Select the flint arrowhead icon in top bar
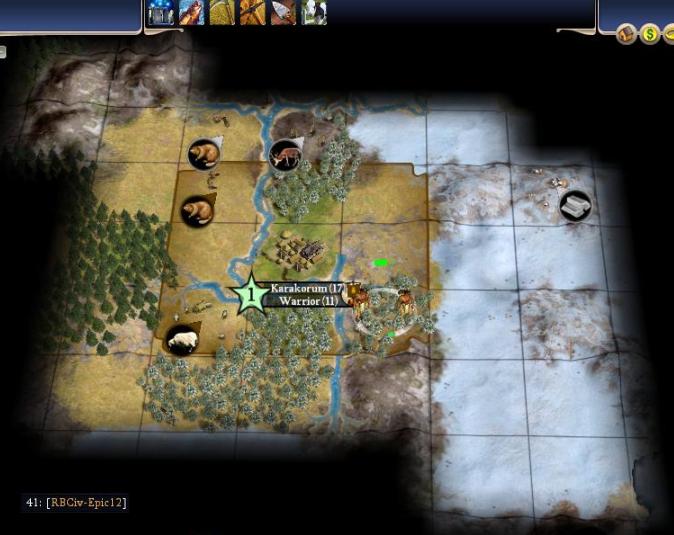Viewport: 674px width, 535px height. tap(283, 12)
